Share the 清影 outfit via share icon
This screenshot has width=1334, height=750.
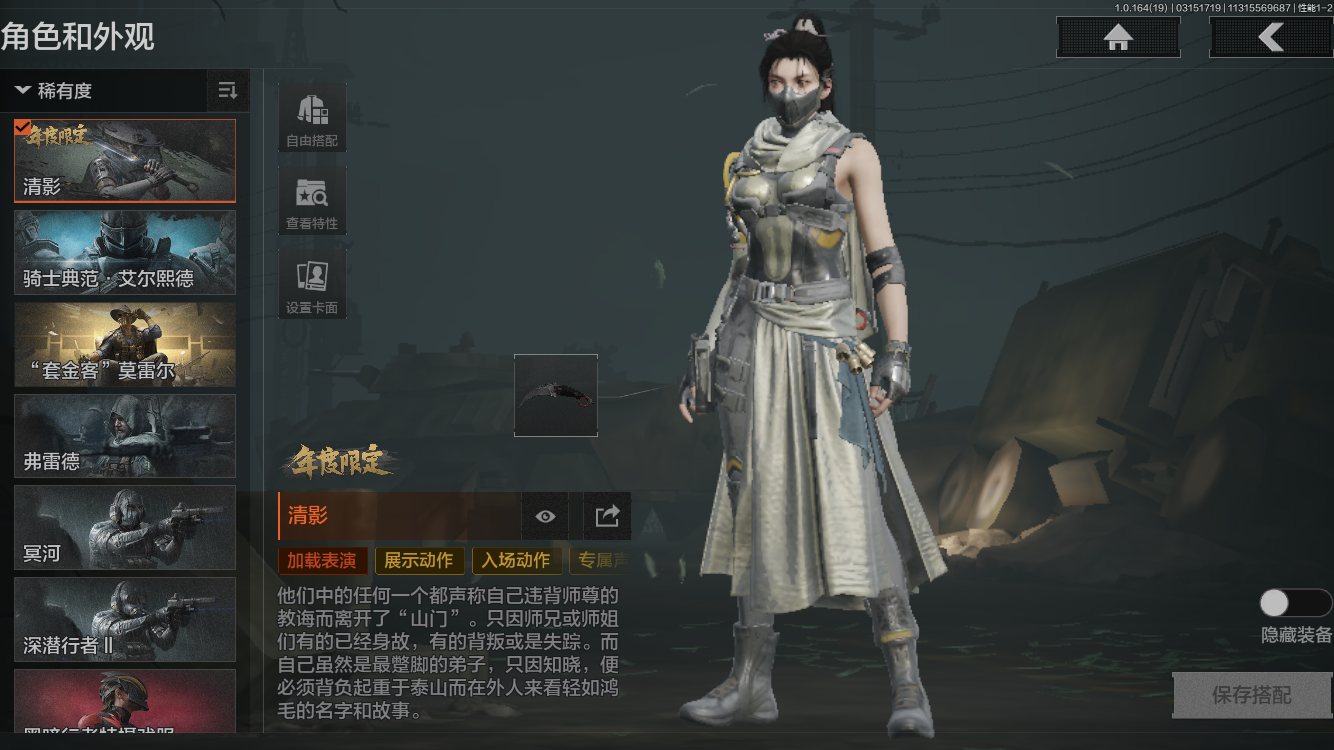606,516
